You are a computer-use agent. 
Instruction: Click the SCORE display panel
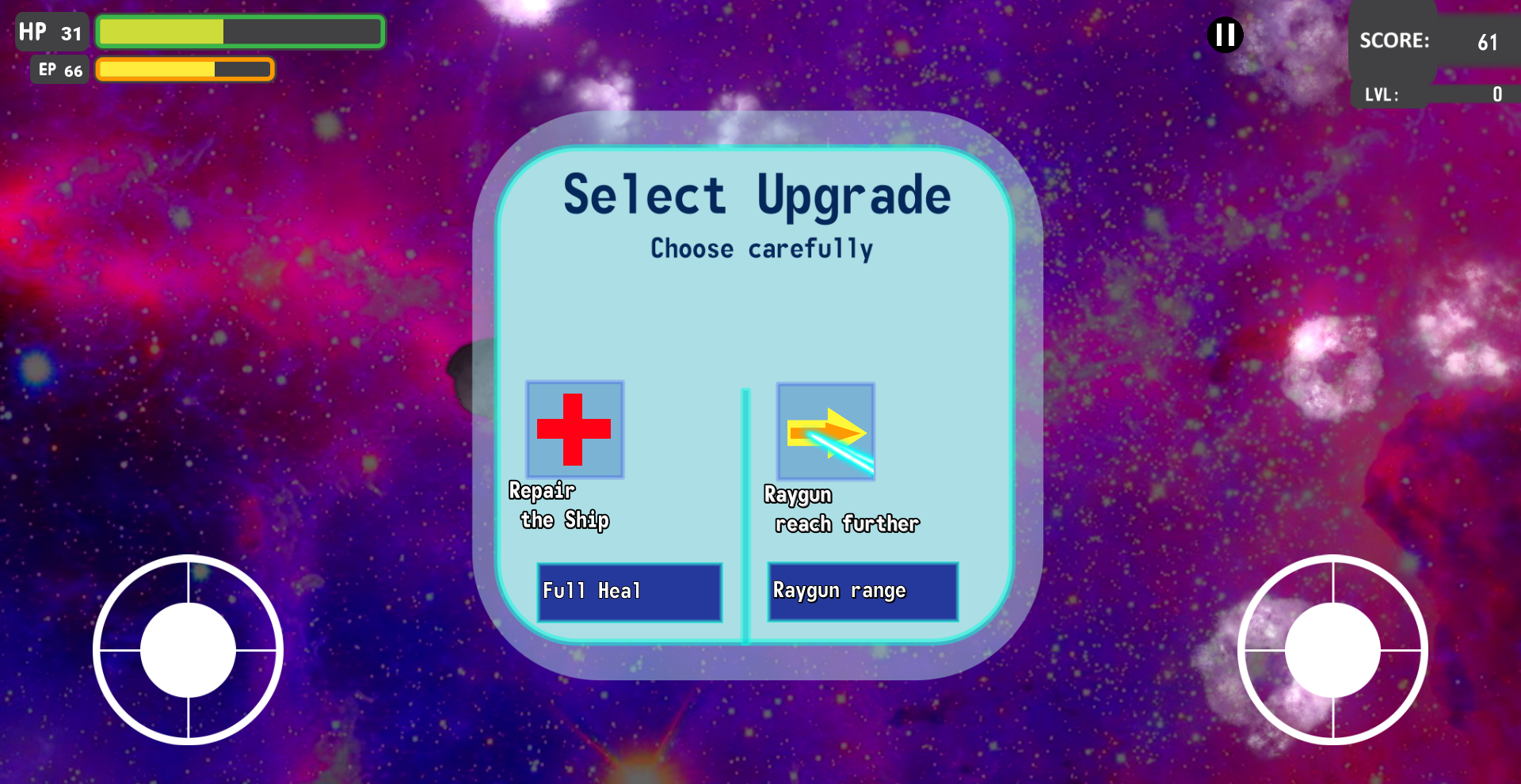tap(1430, 41)
